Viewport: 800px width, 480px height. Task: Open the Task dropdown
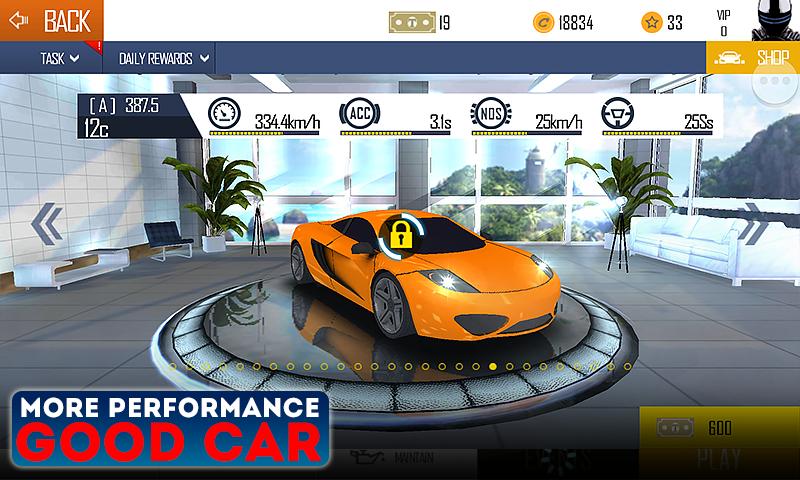(x=60, y=58)
